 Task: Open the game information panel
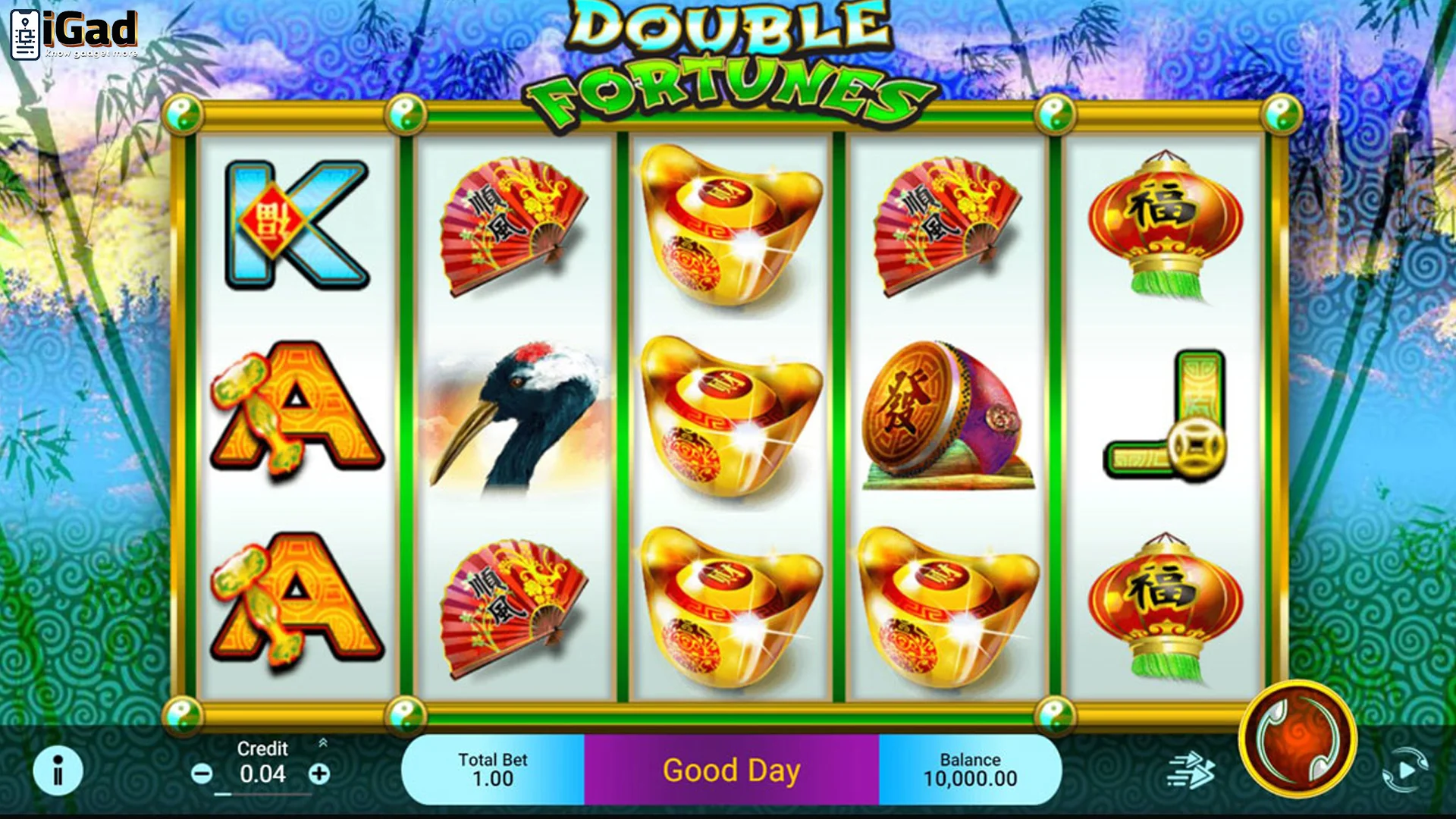click(x=57, y=770)
